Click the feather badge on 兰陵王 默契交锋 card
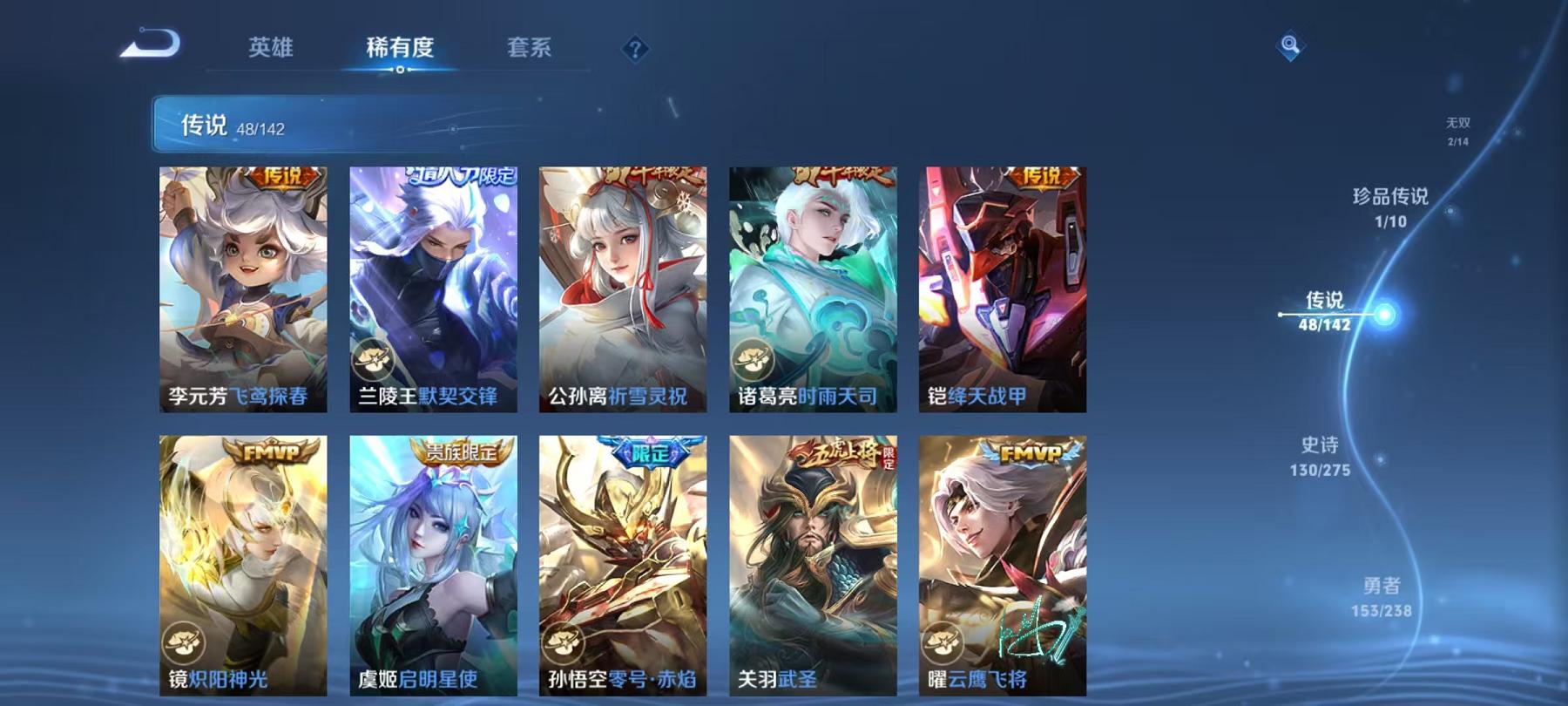1568x706 pixels. tap(375, 358)
